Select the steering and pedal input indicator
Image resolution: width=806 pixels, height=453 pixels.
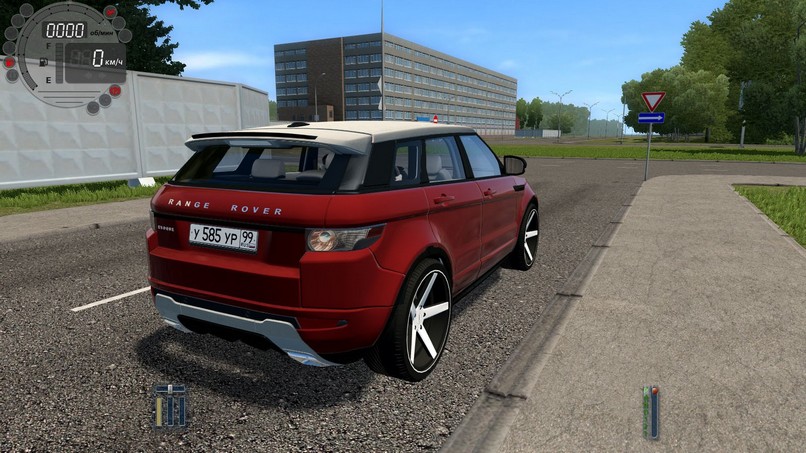click(170, 405)
